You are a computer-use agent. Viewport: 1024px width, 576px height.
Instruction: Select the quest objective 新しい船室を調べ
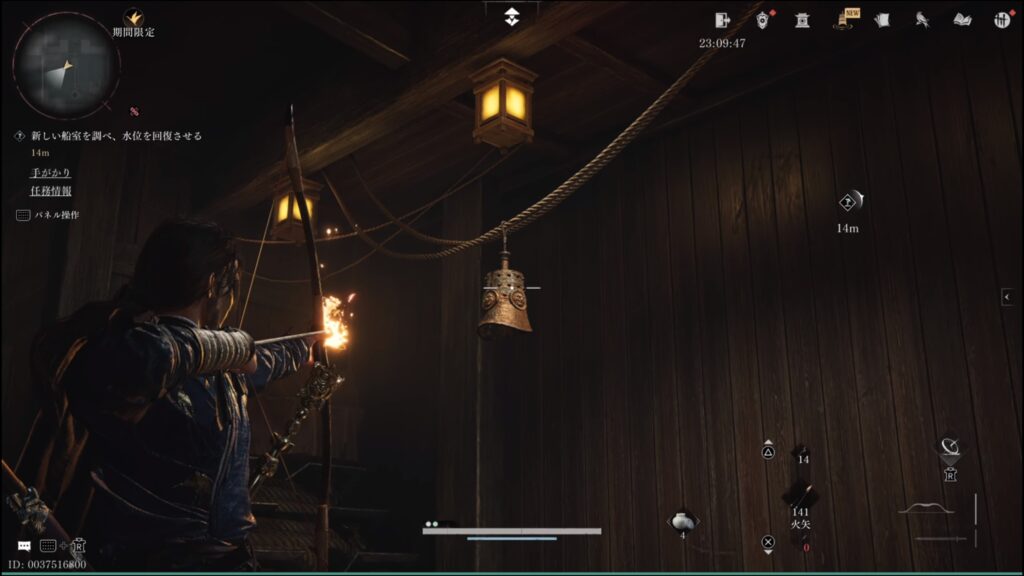click(116, 136)
